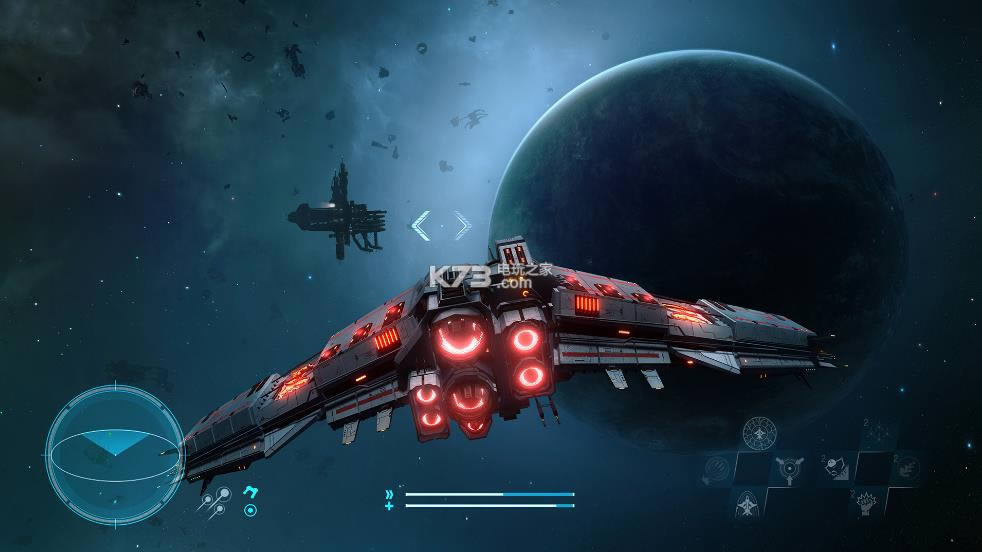The image size is (982, 552).
Task: Select the scattered stars ability
Action: [x=877, y=433]
